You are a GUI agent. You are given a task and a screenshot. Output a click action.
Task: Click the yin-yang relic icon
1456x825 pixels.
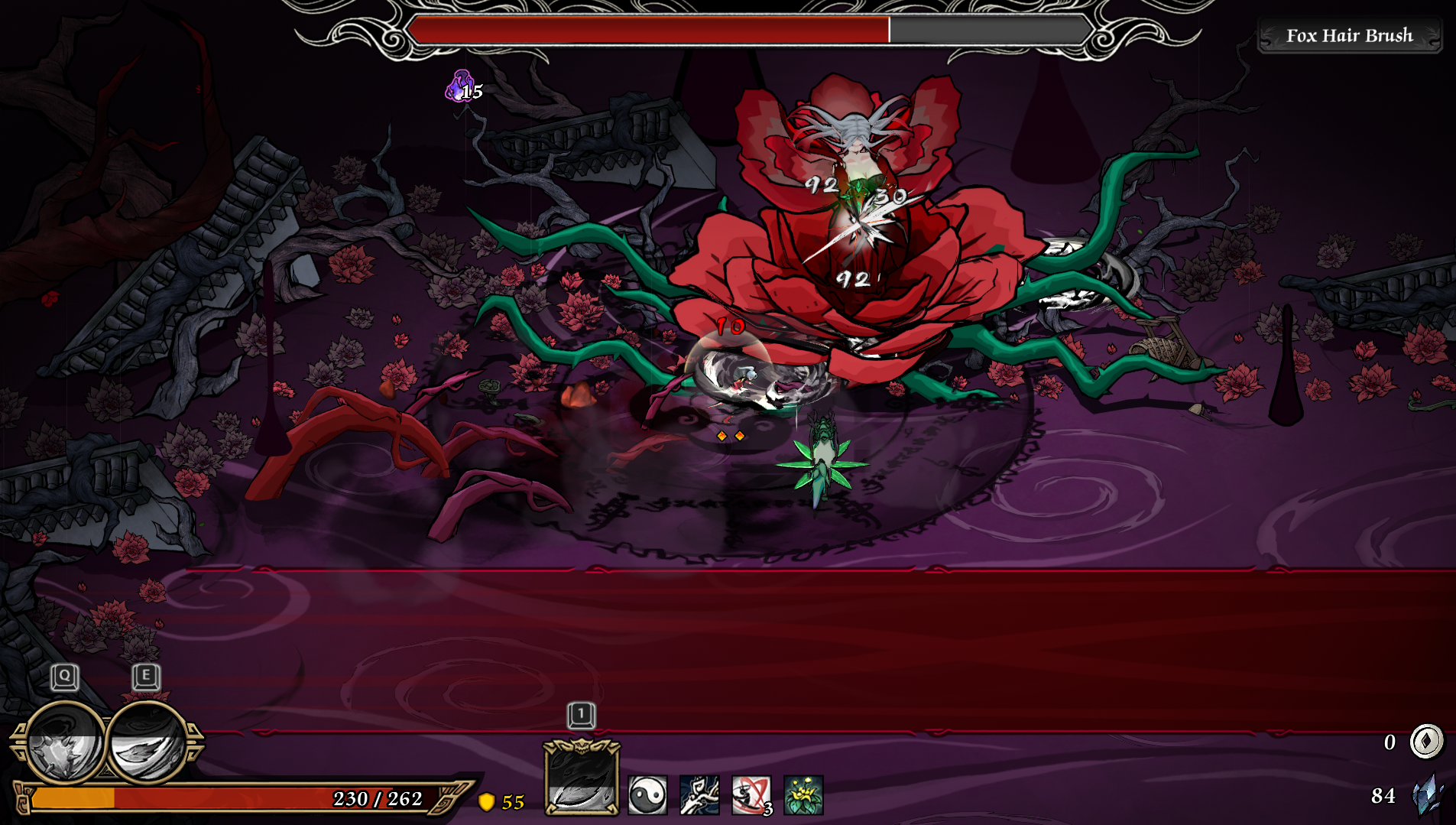point(647,795)
